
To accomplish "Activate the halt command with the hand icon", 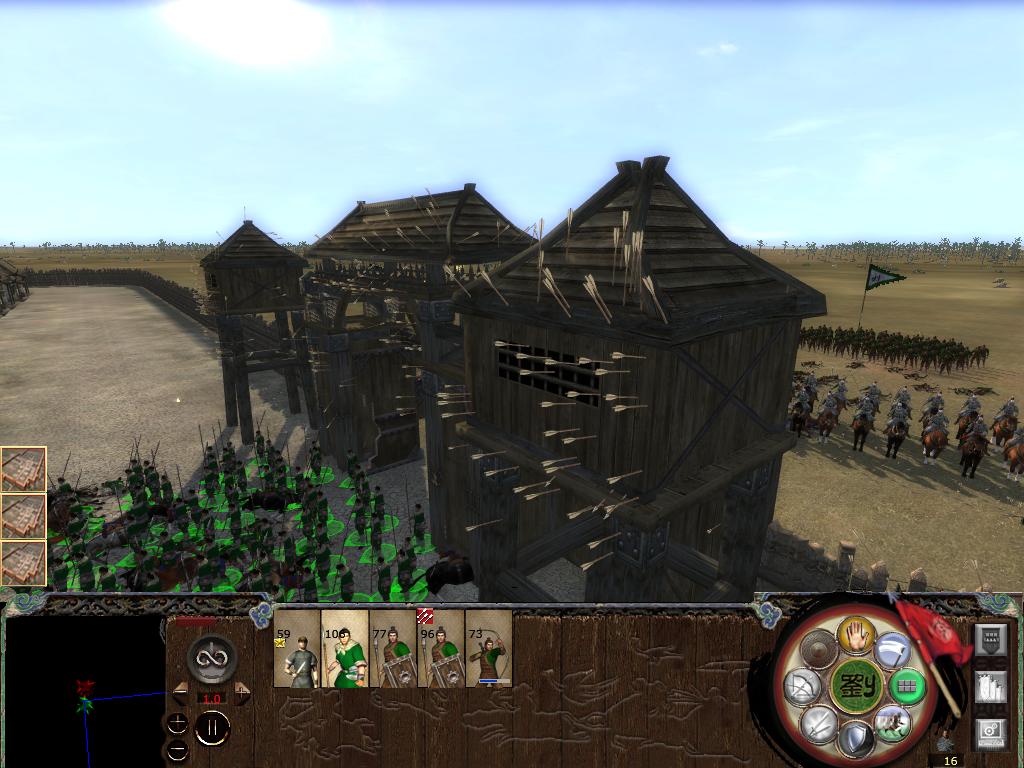I will [856, 633].
